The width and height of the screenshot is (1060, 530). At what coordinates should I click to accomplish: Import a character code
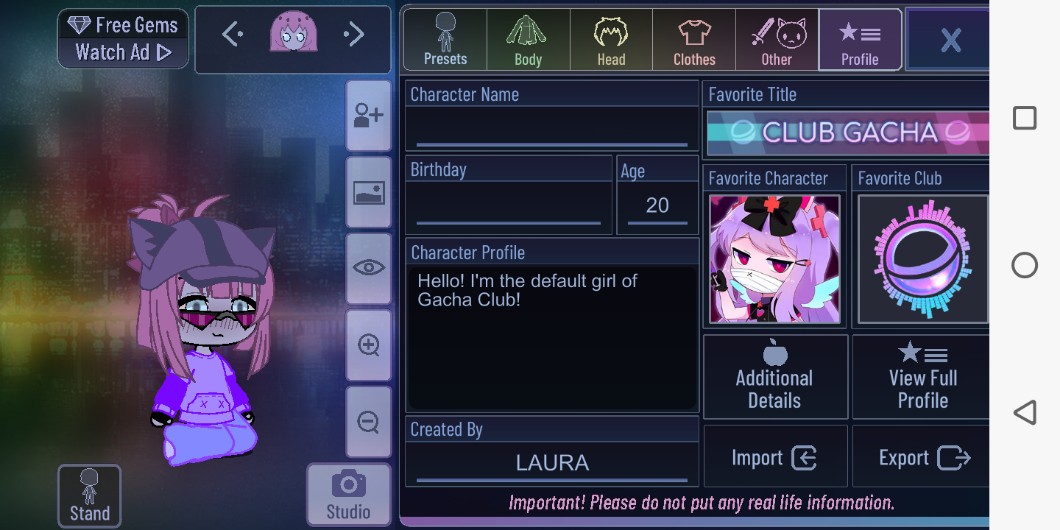775,458
